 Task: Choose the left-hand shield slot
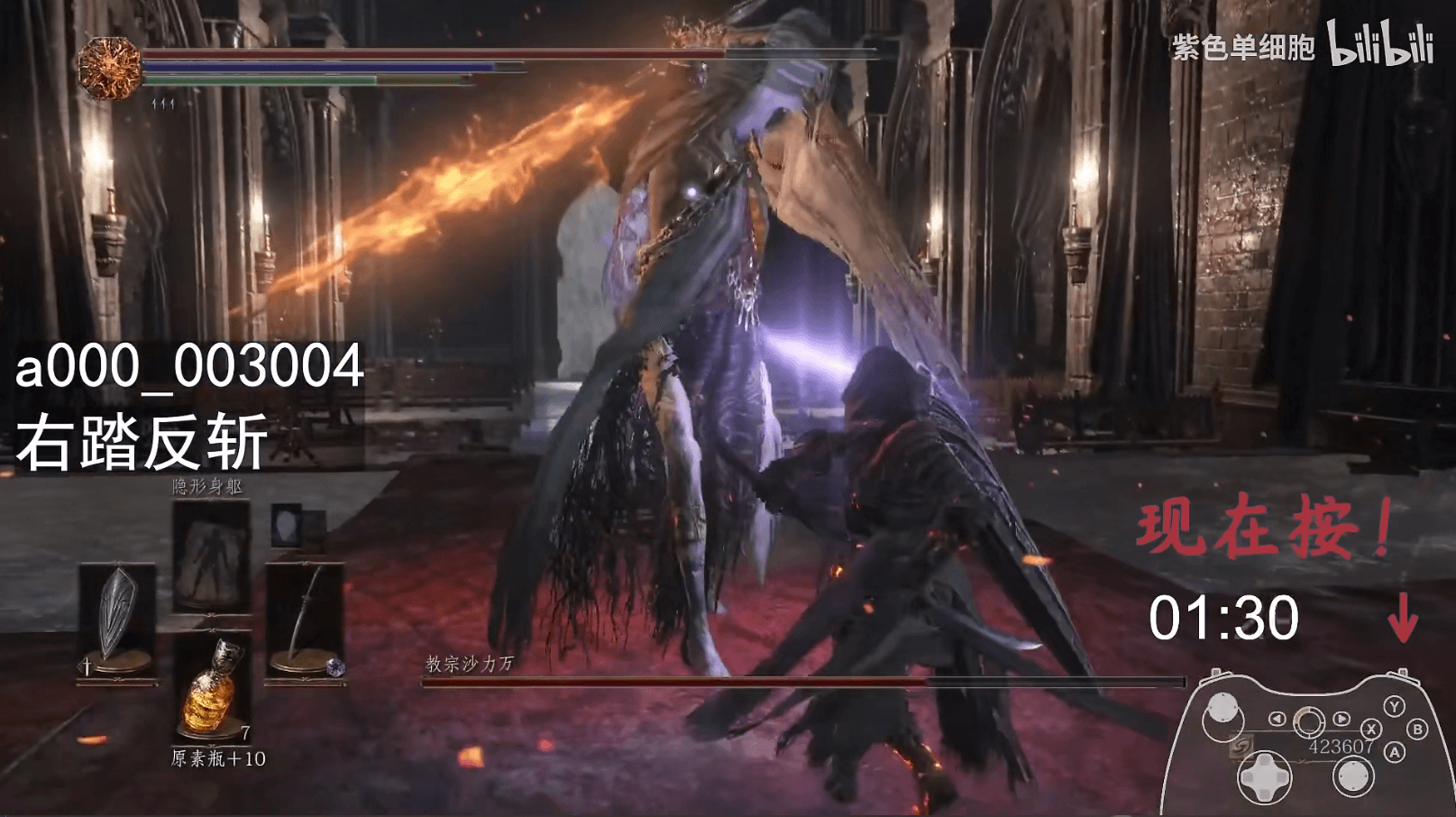(x=117, y=619)
